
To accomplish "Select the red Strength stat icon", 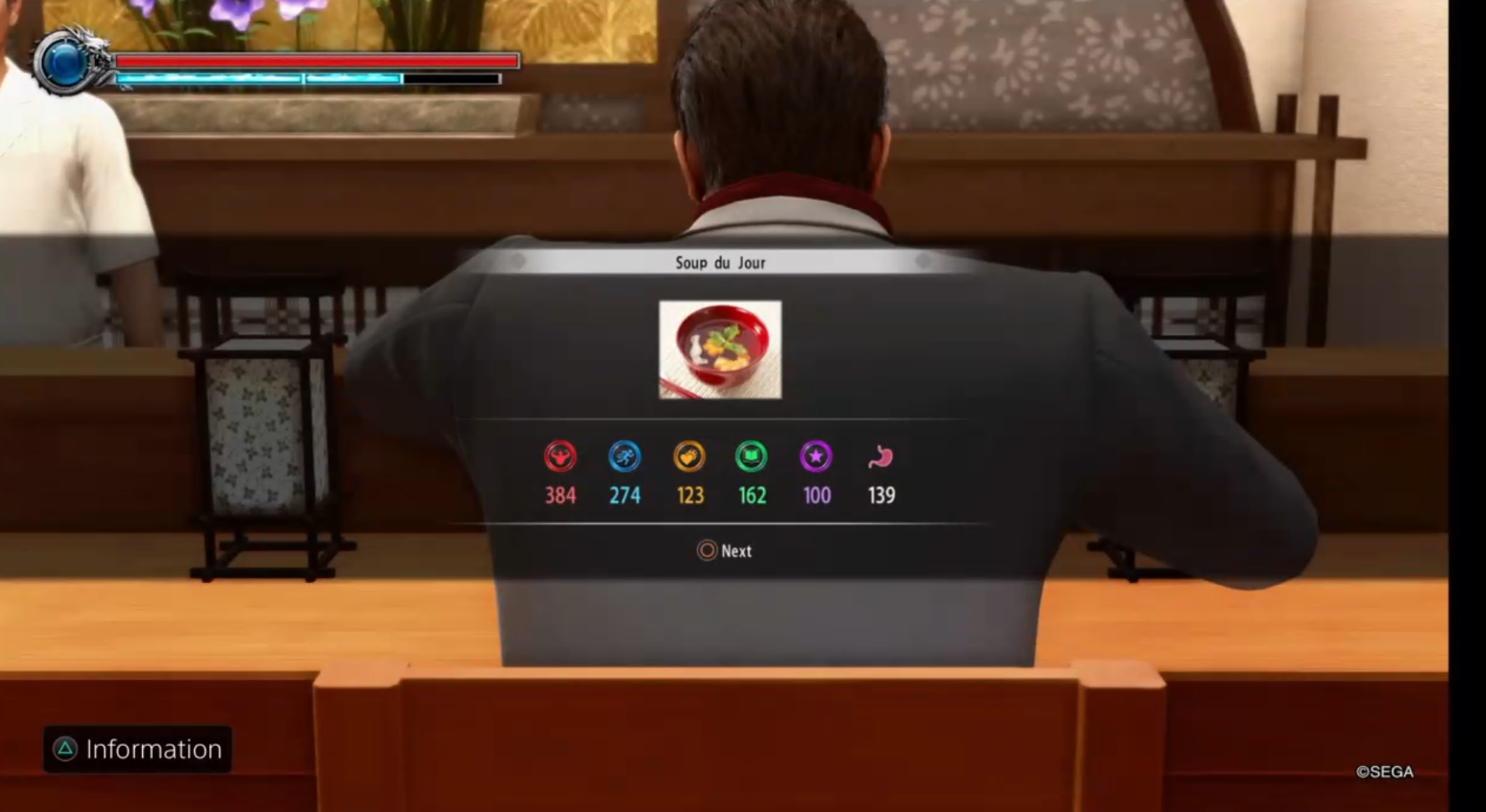I will click(x=561, y=456).
